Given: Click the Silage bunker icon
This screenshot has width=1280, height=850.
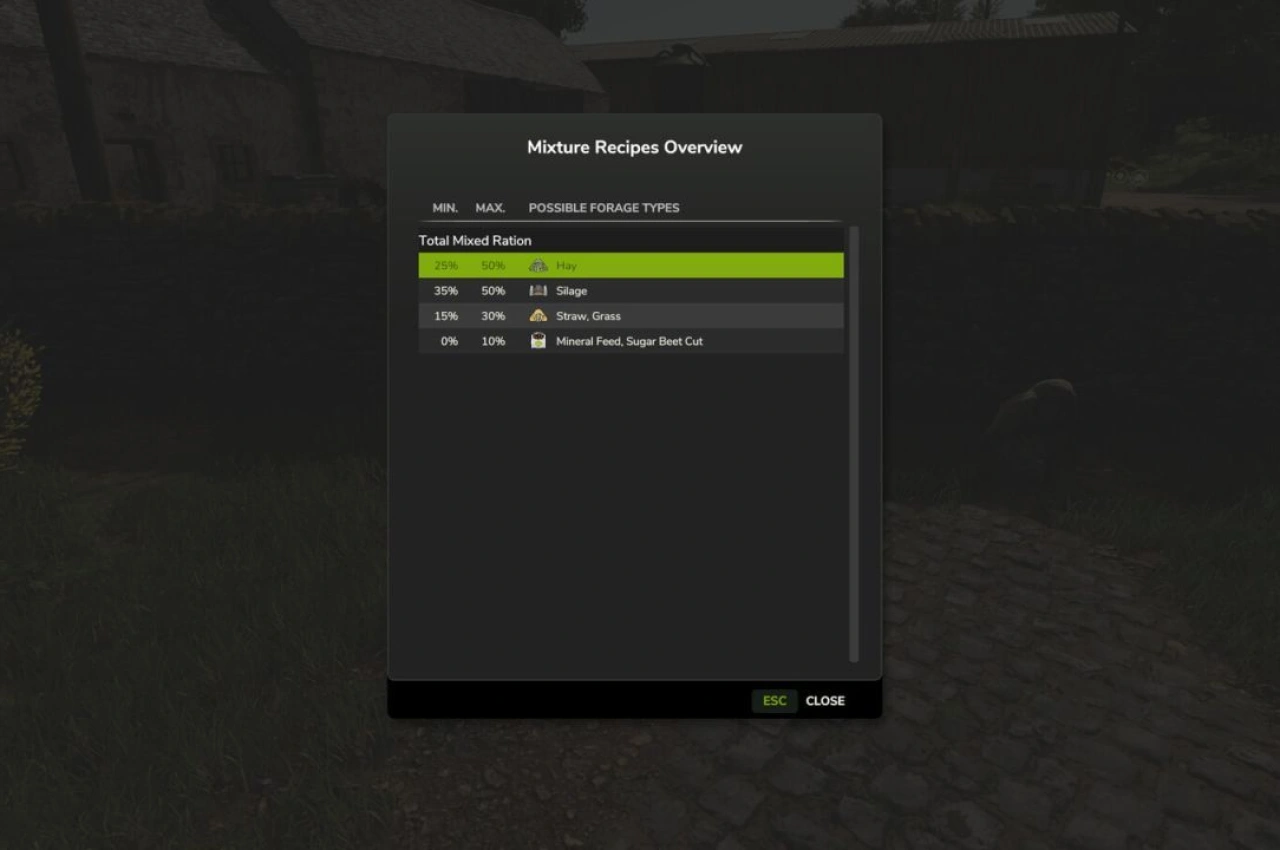Looking at the screenshot, I should tap(538, 290).
